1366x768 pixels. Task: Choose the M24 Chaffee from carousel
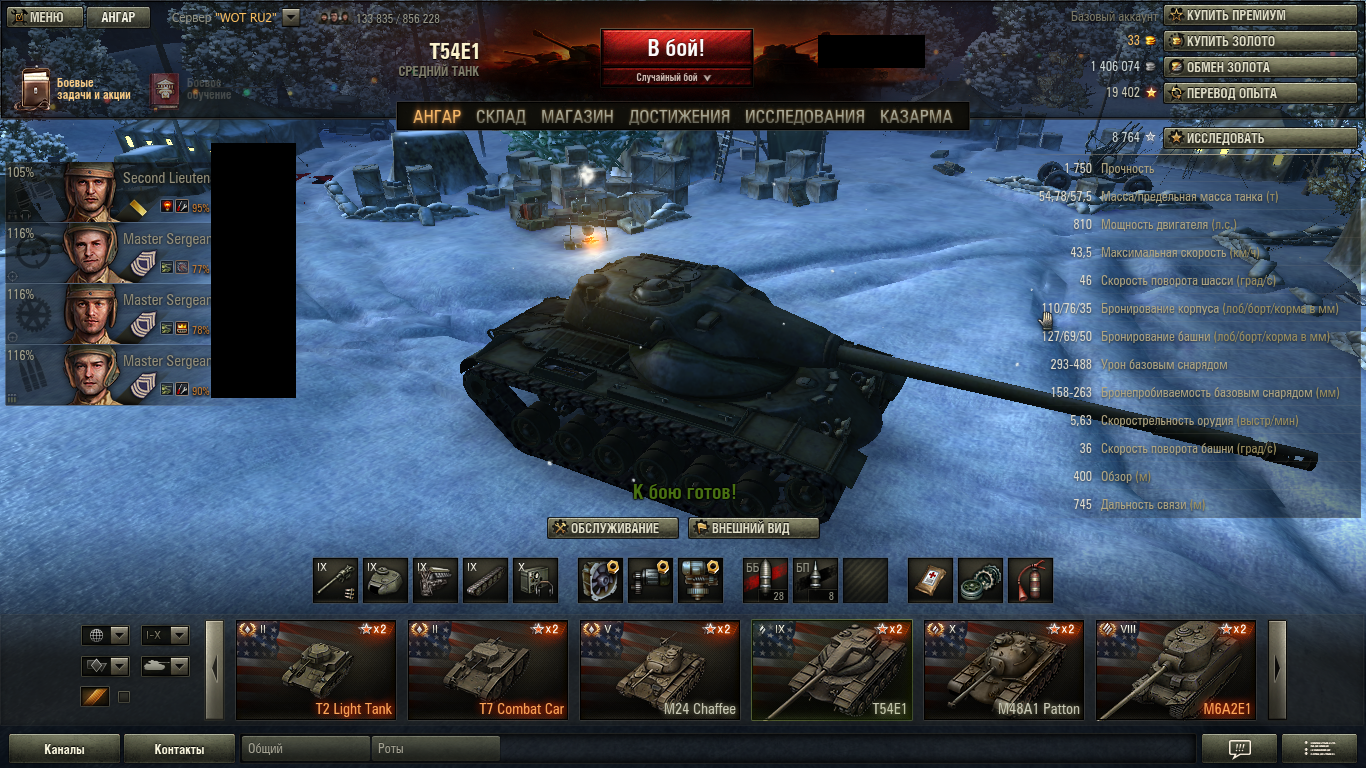[x=659, y=670]
